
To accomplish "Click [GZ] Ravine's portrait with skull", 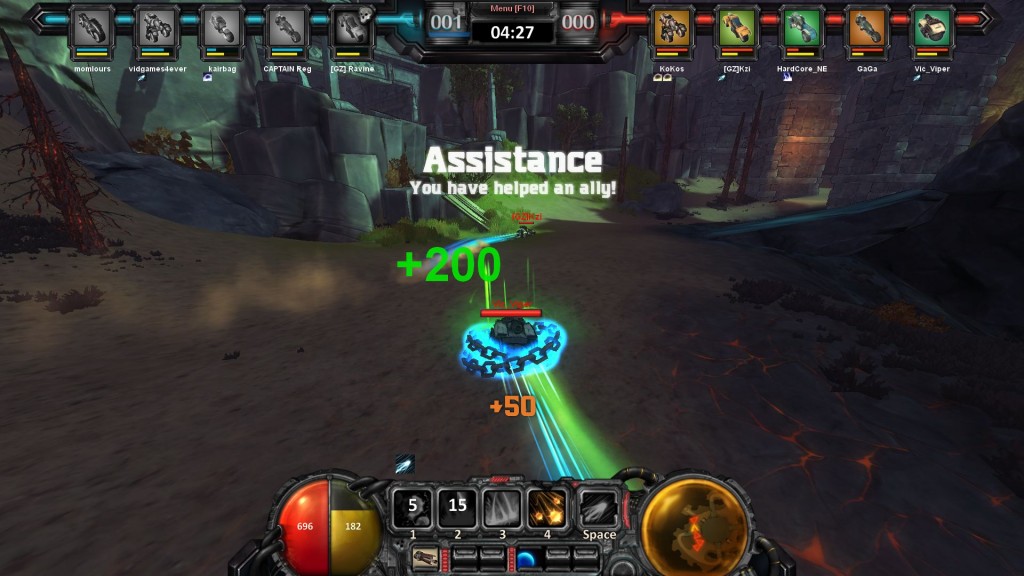I will 352,27.
